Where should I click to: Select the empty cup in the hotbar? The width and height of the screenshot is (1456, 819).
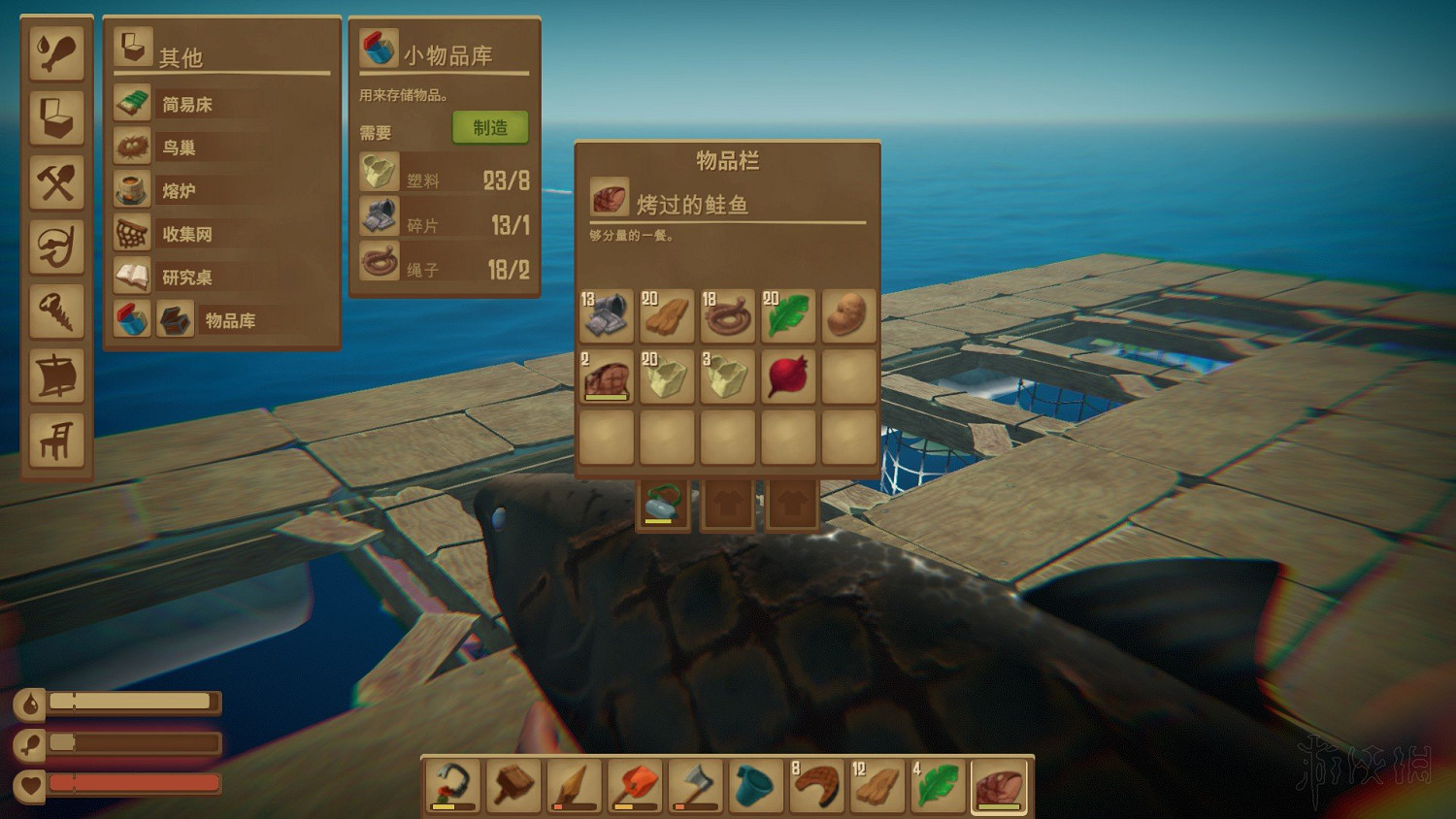tap(755, 784)
